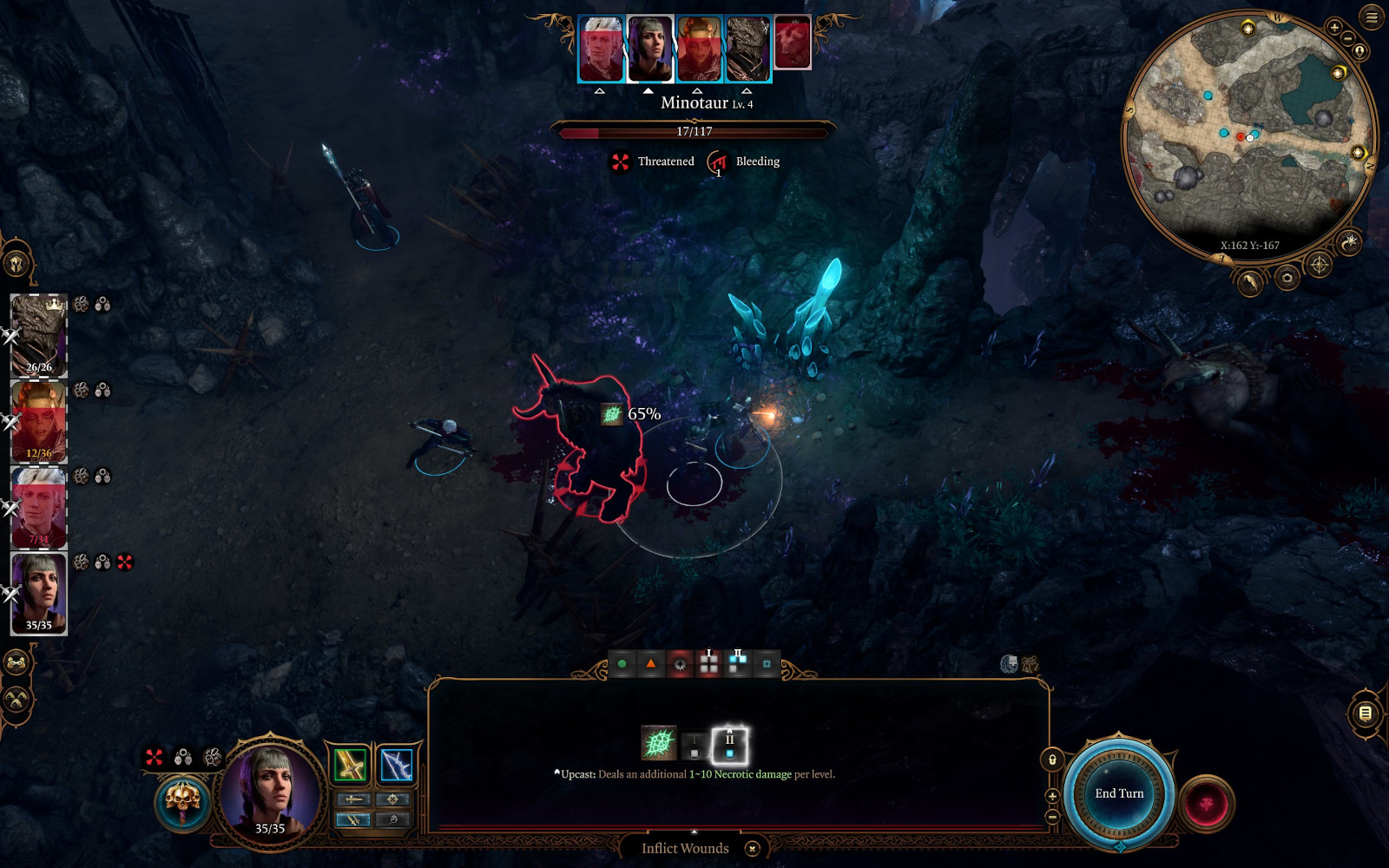Click the camera icon below the minimap
Image resolution: width=1389 pixels, height=868 pixels.
click(1287, 278)
